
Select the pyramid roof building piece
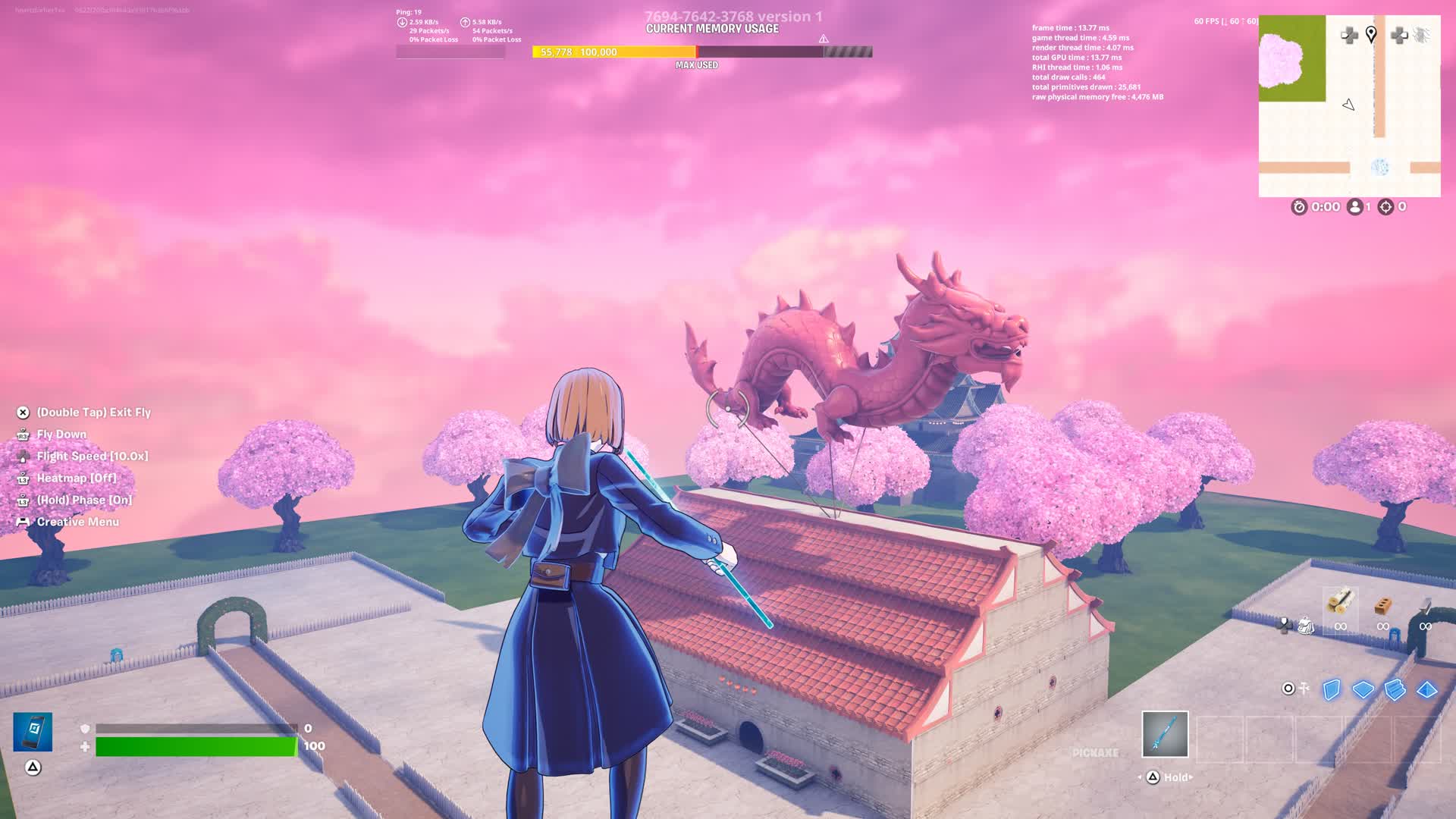(x=1427, y=689)
